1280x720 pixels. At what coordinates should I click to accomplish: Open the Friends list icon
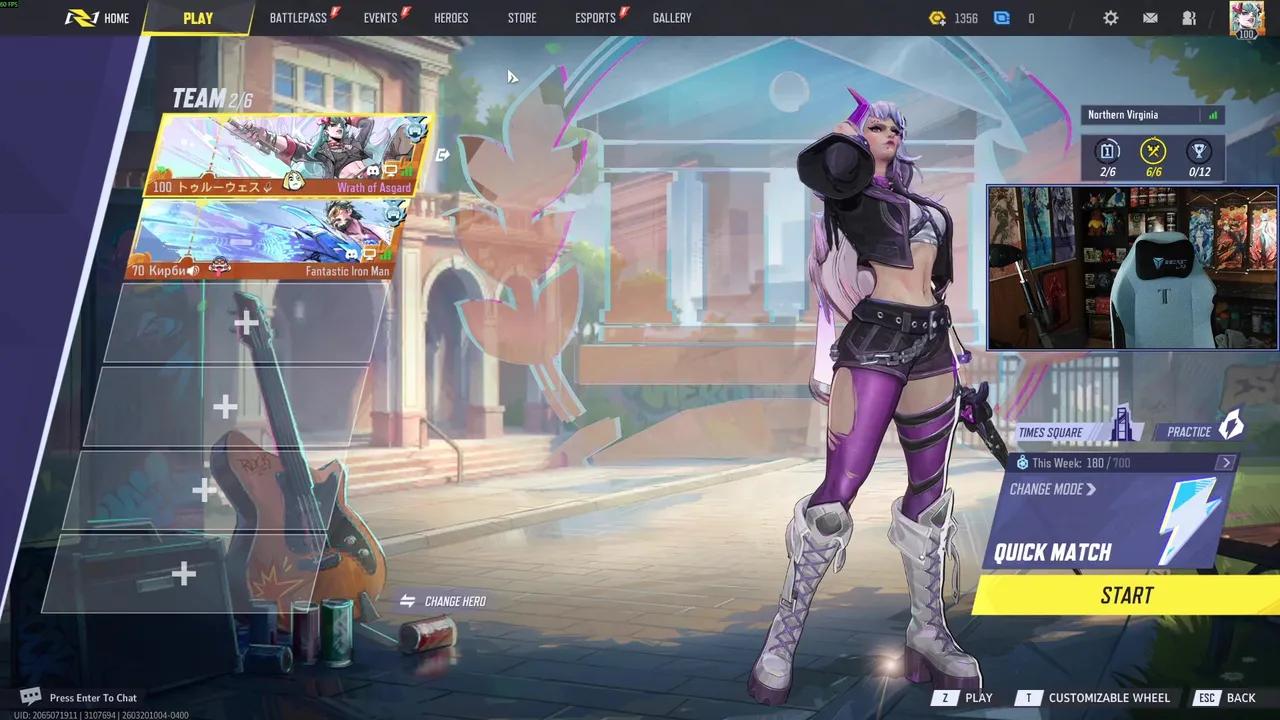click(x=1188, y=17)
